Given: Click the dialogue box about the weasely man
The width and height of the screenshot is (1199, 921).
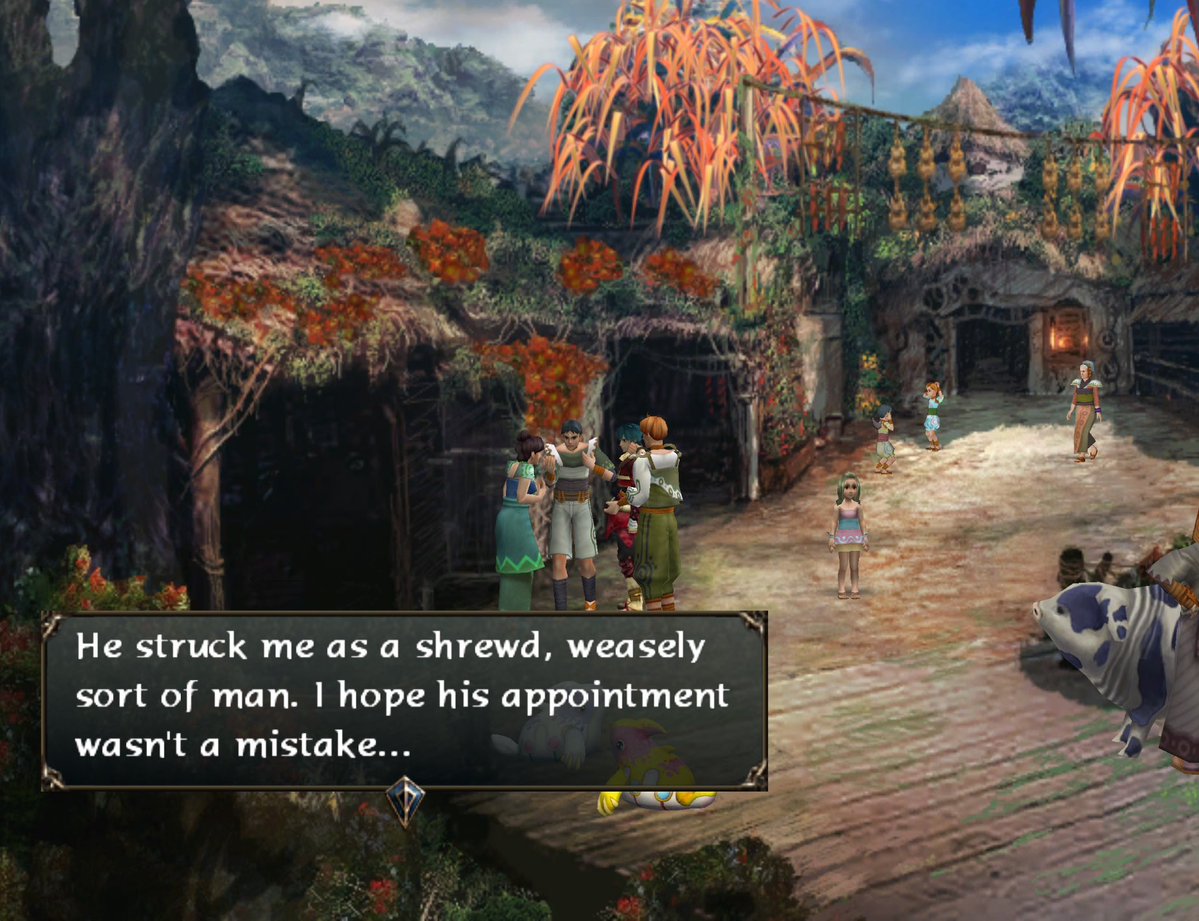Looking at the screenshot, I should tap(404, 699).
